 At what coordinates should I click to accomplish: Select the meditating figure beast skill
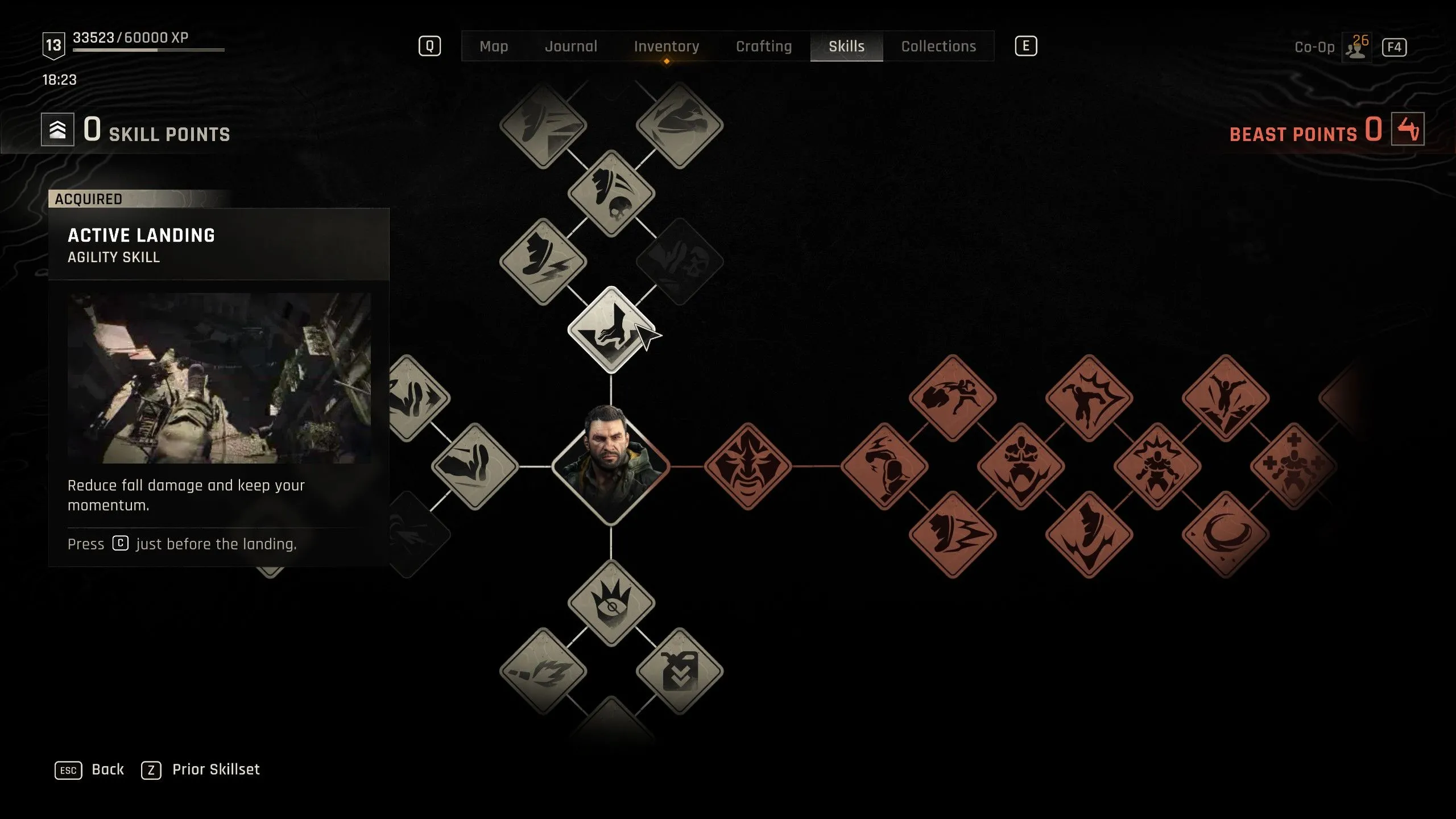pos(1020,466)
